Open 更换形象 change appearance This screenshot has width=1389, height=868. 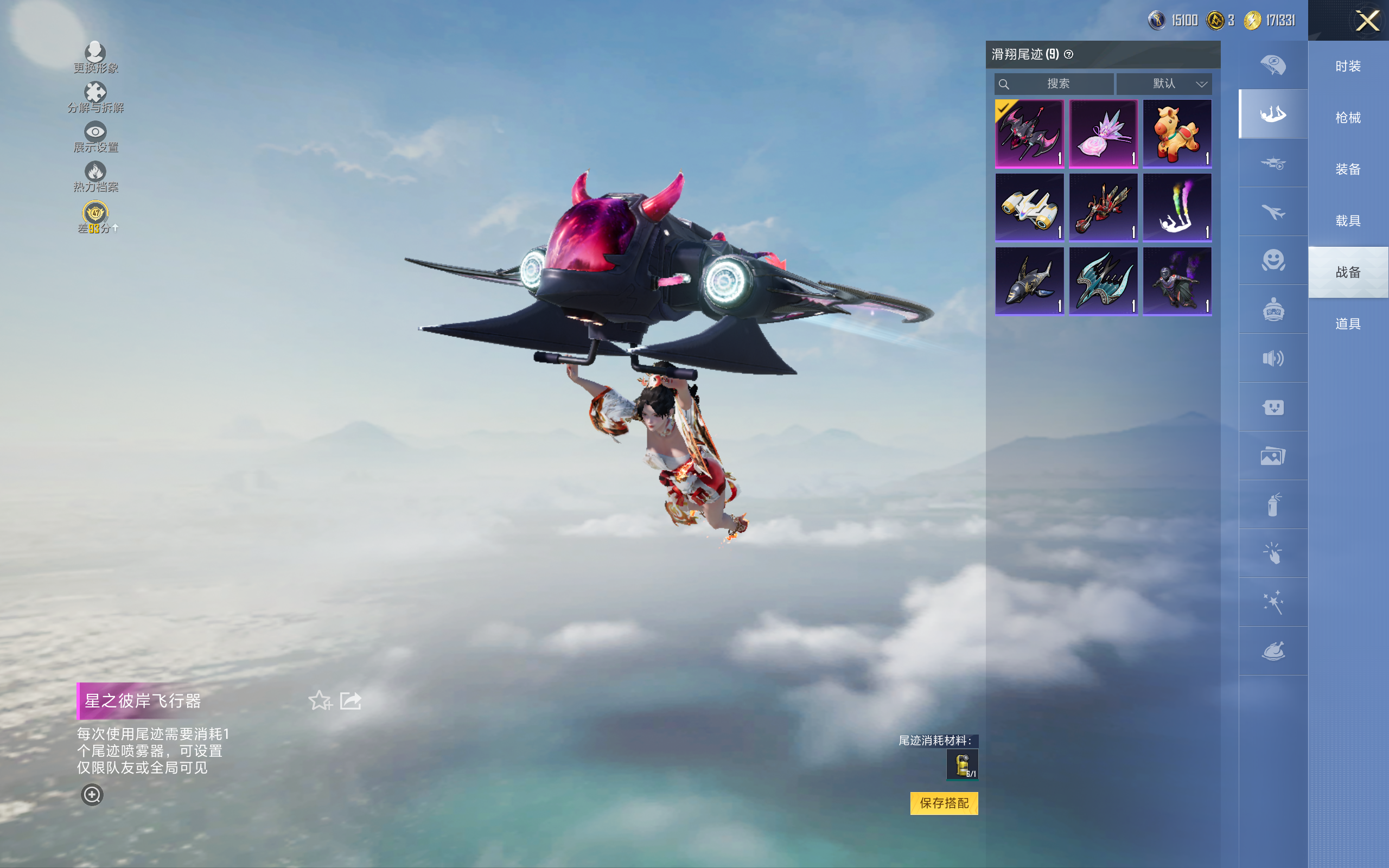click(x=95, y=58)
